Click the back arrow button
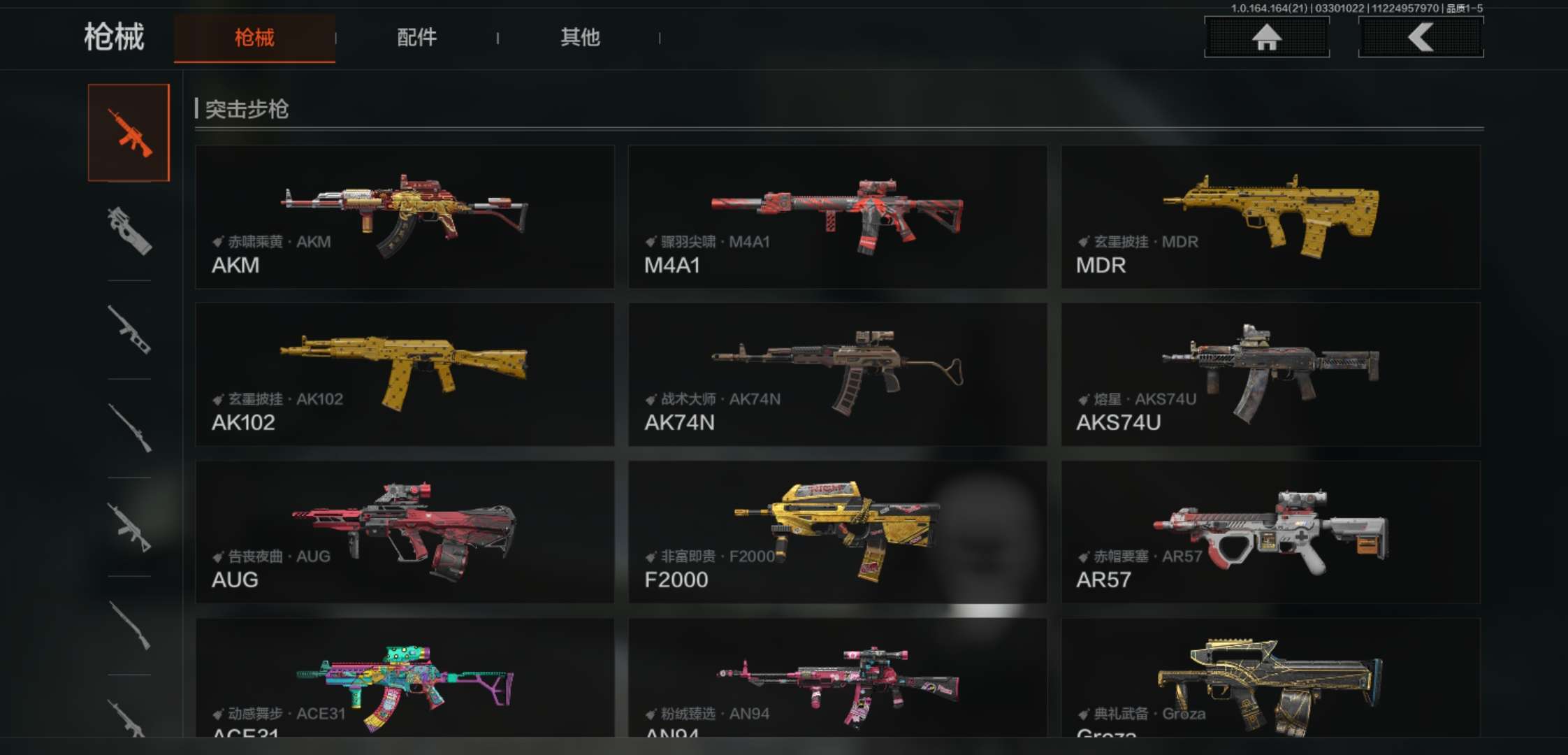The image size is (1568, 755). [1421, 37]
